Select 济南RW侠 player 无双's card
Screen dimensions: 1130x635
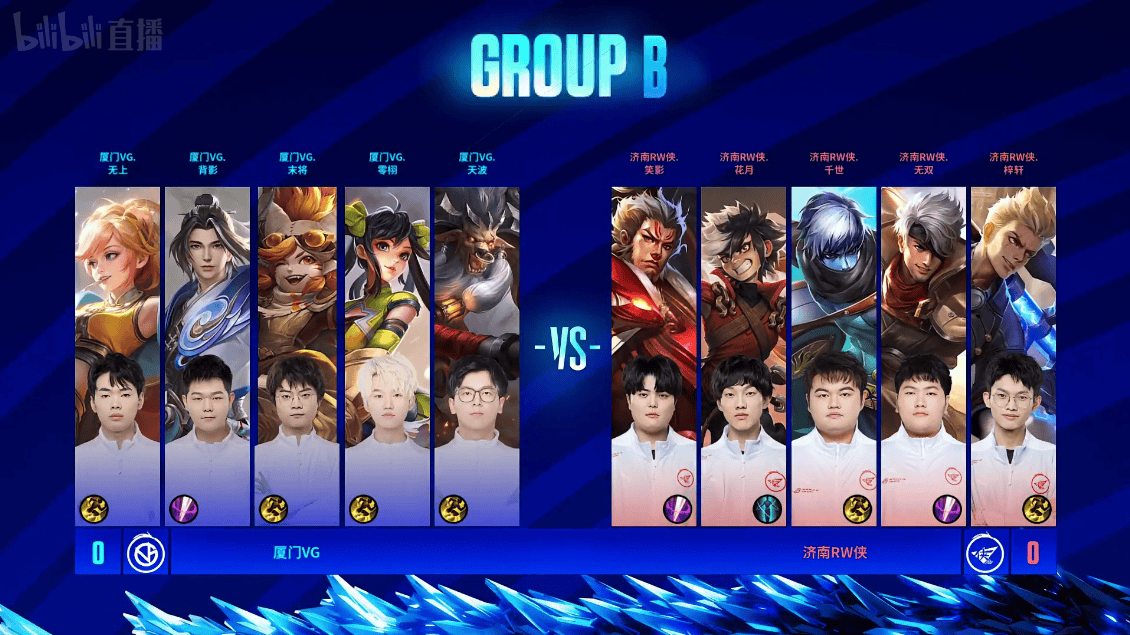click(x=924, y=355)
